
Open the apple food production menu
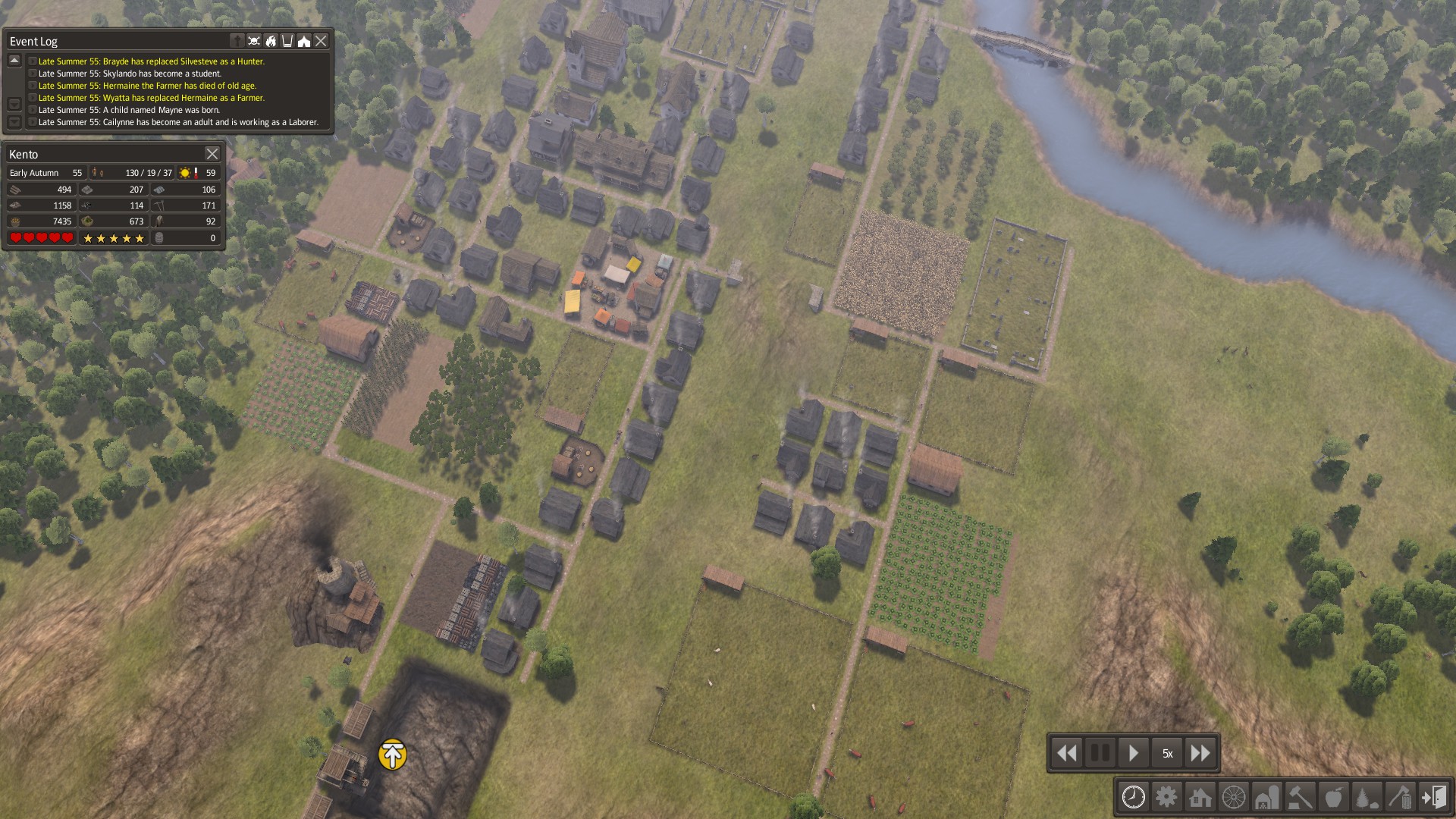click(1333, 797)
